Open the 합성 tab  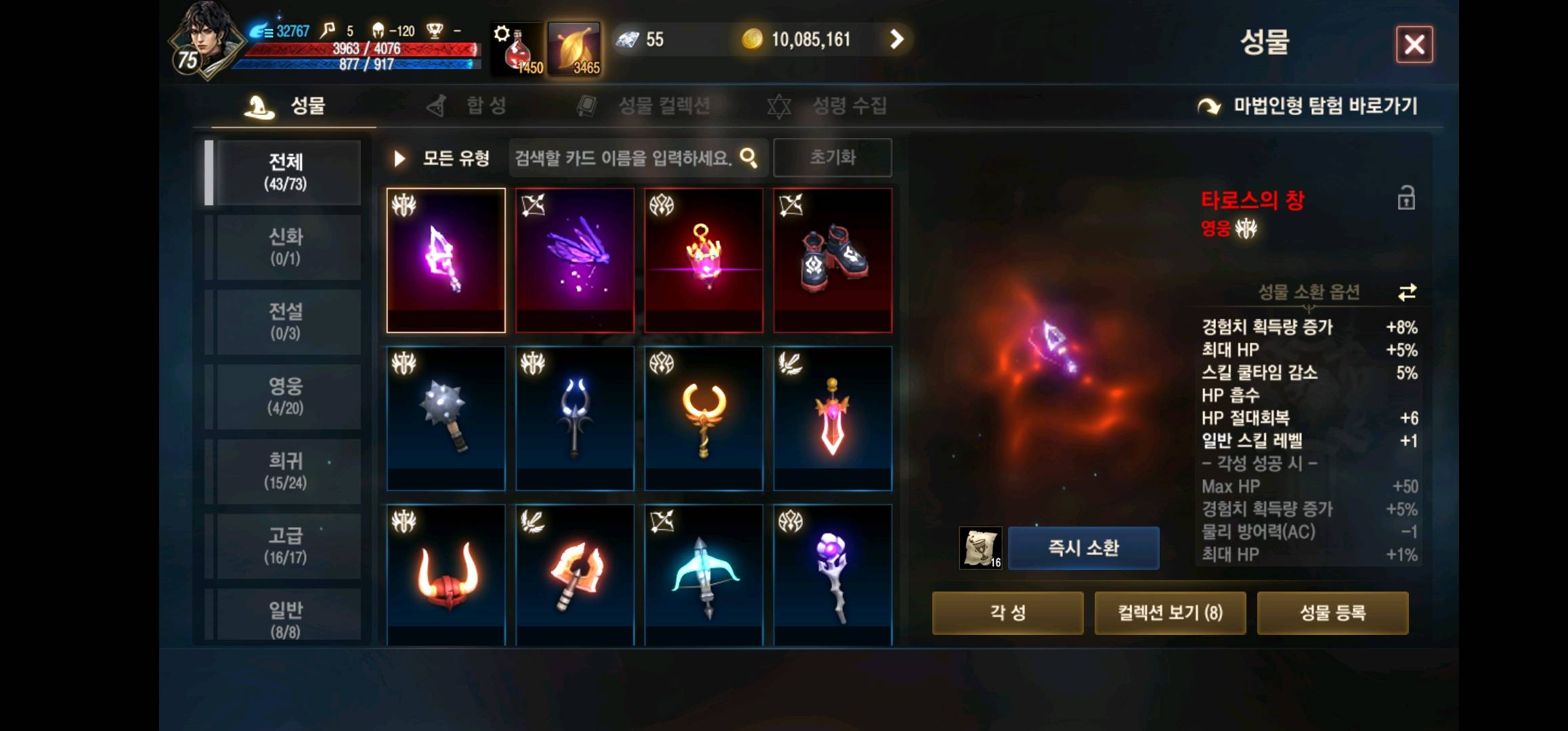[x=485, y=105]
